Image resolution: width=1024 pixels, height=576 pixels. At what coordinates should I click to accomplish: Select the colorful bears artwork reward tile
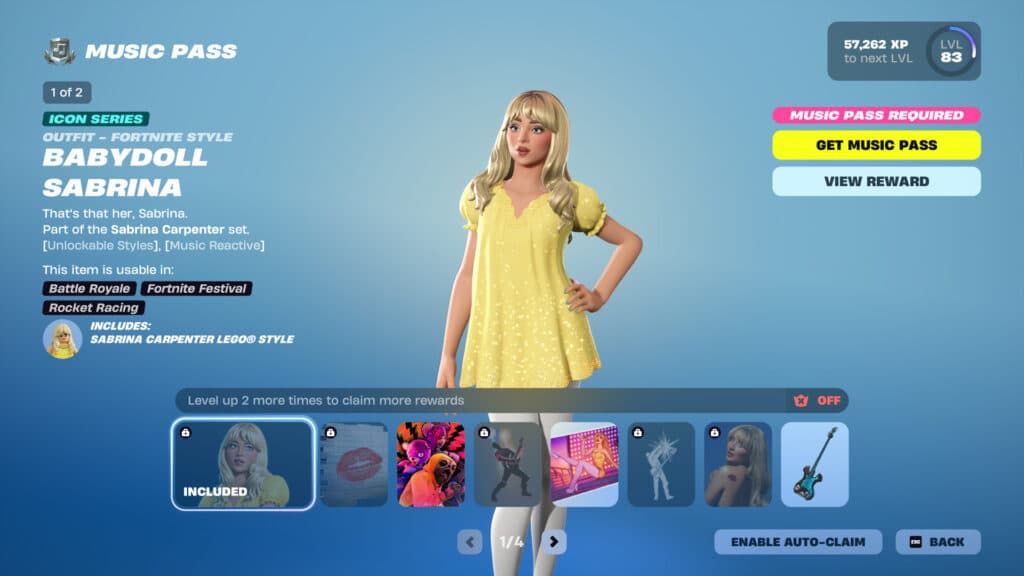431,464
